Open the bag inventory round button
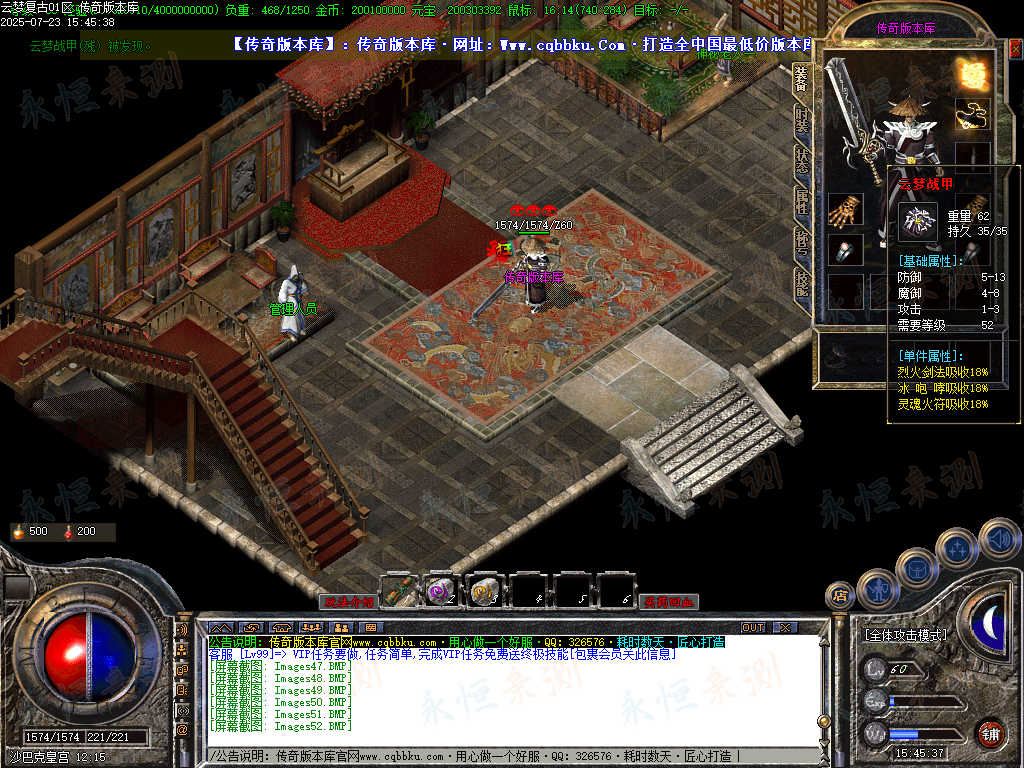 tap(916, 568)
